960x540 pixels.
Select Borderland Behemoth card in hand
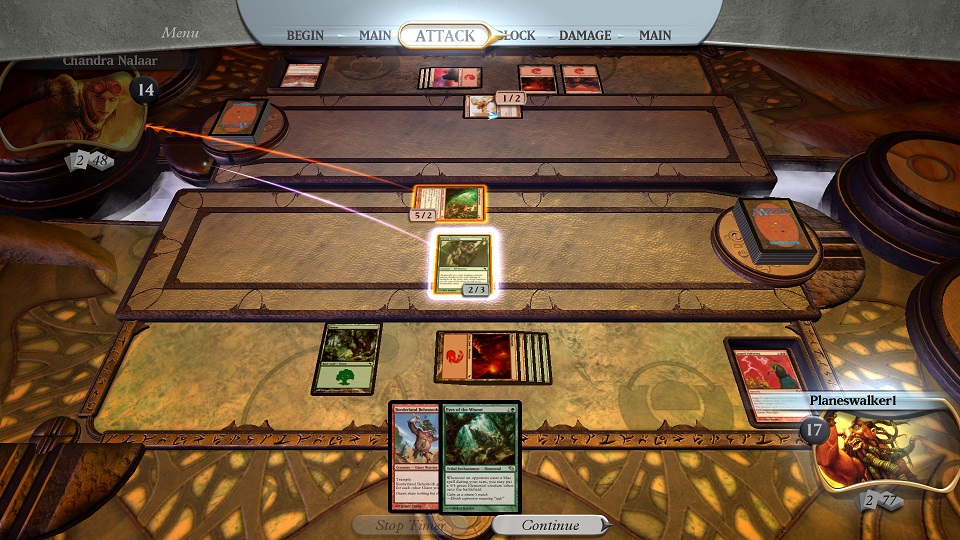(x=415, y=457)
